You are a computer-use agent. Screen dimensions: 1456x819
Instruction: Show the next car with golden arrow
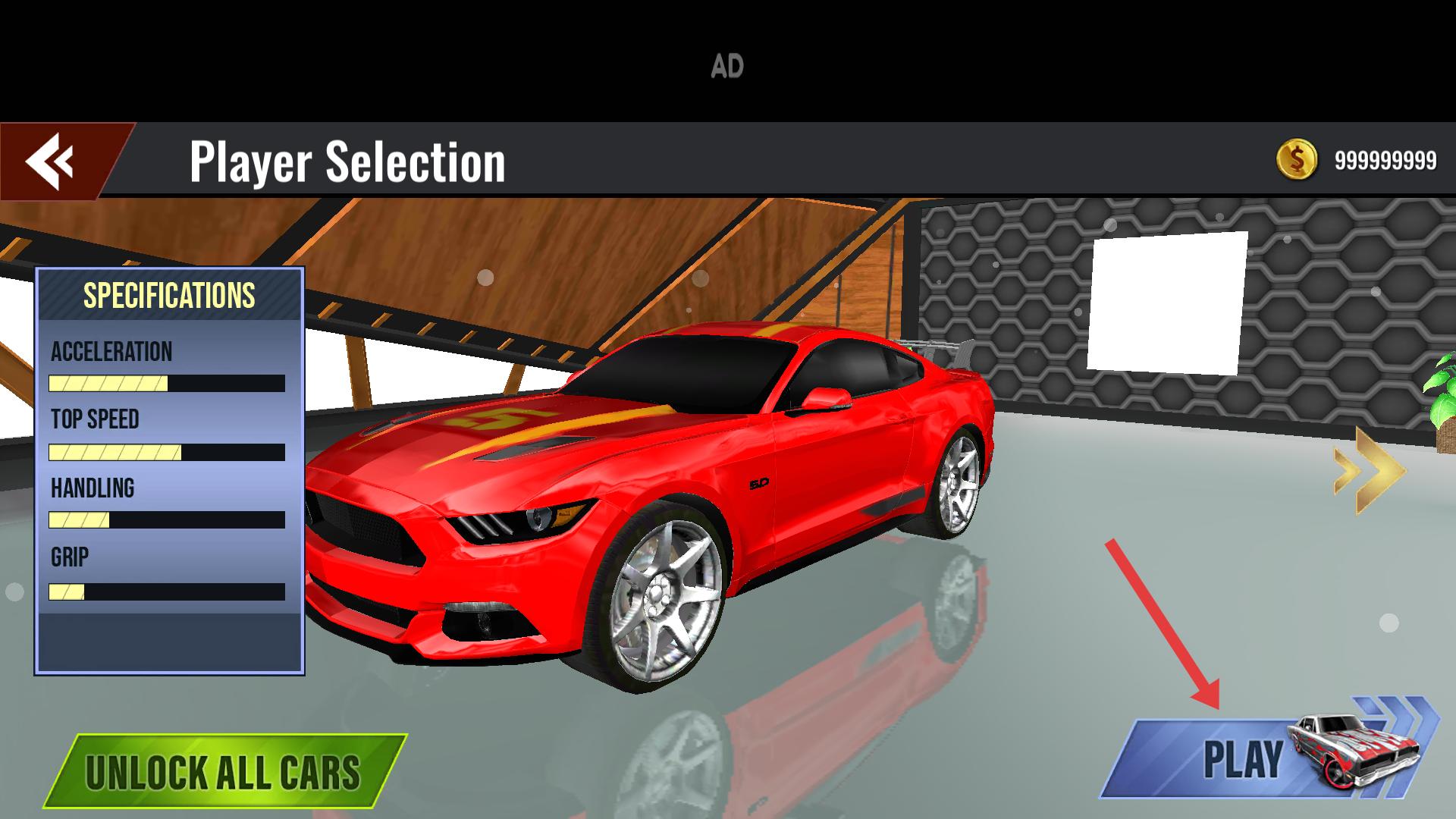1369,471
